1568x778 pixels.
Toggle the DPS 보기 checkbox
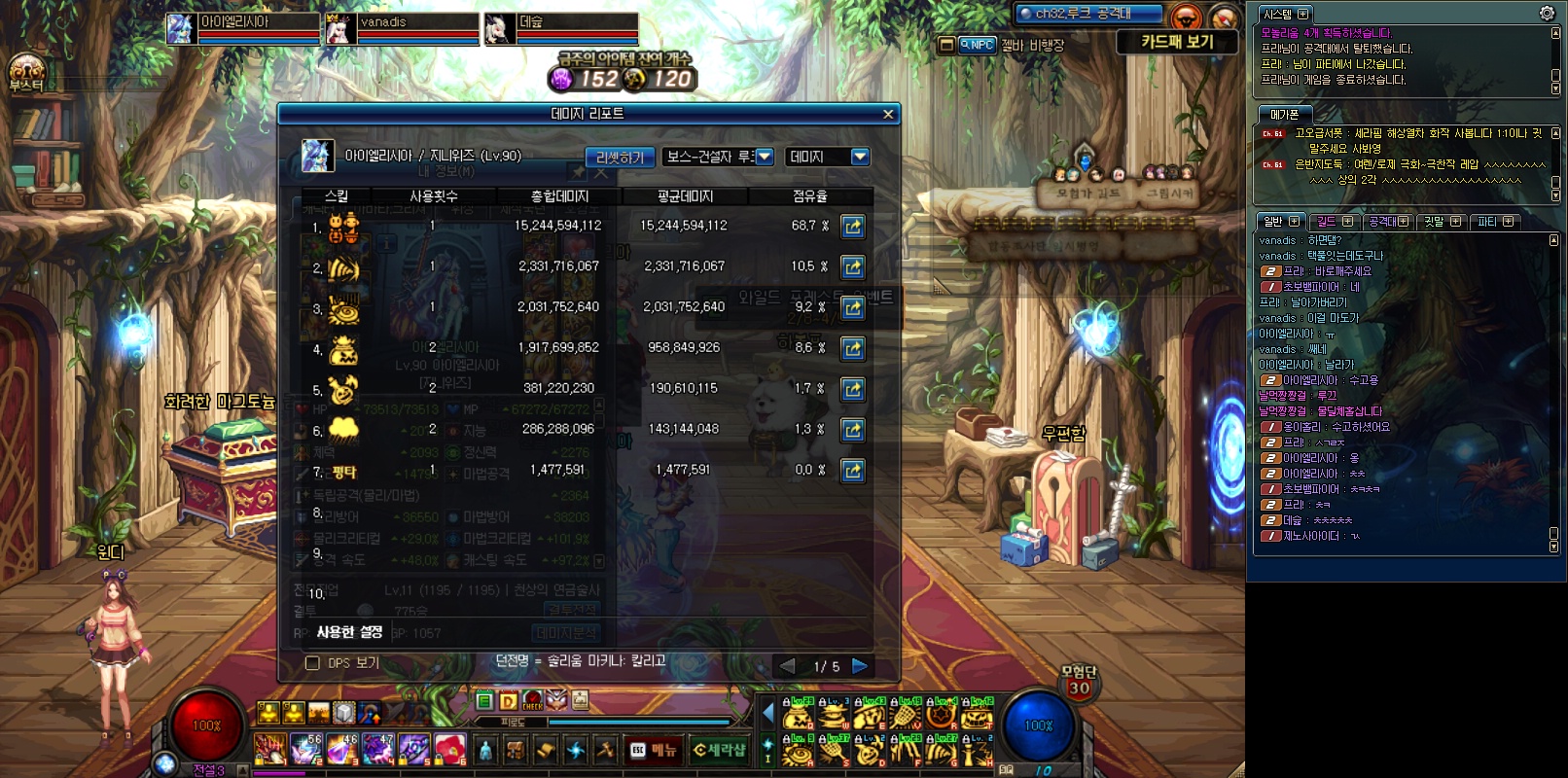pyautogui.click(x=313, y=663)
